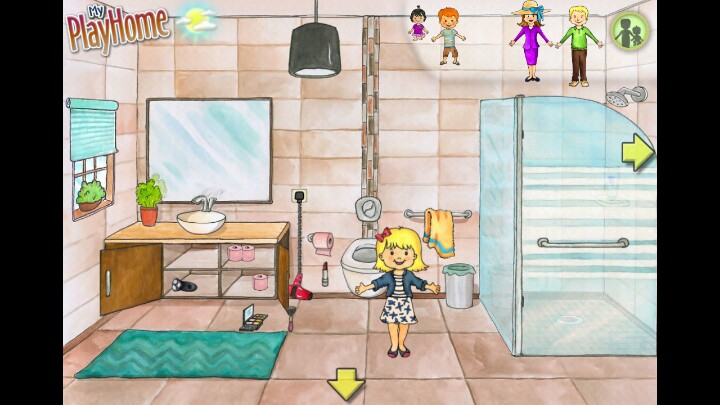Select the blond dad in the green shirt

tap(577, 46)
